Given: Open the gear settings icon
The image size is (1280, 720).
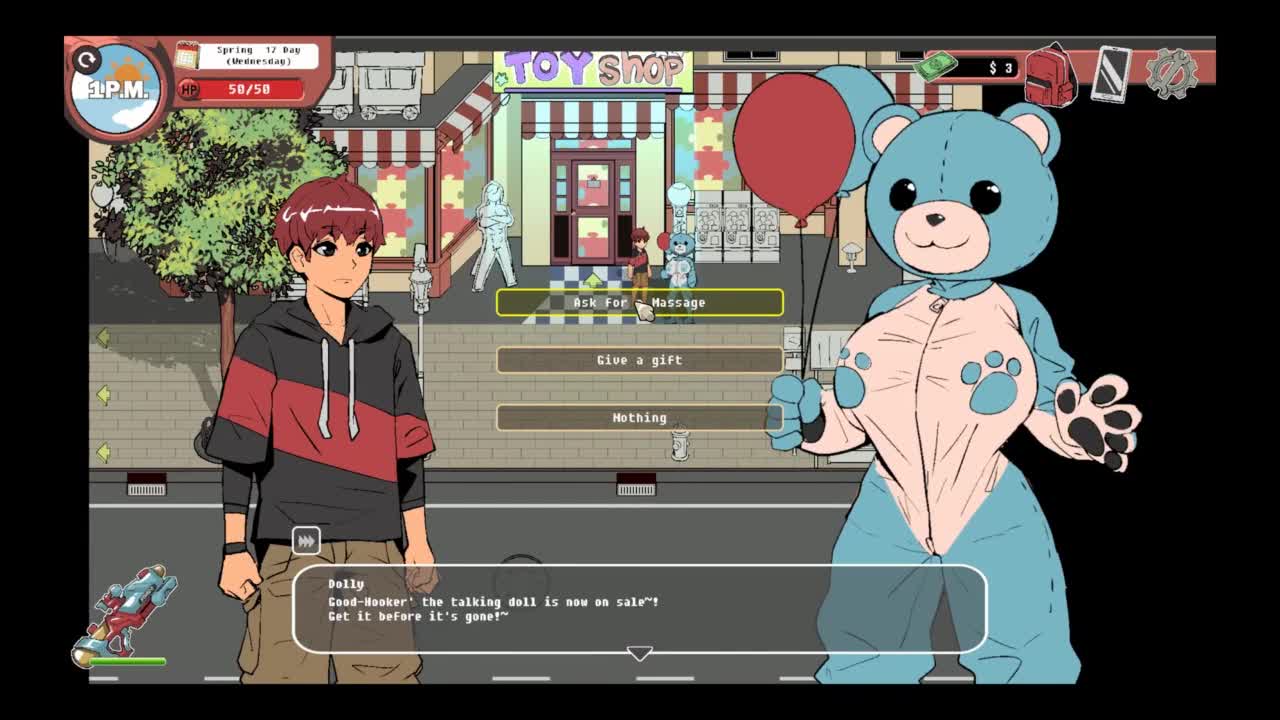Looking at the screenshot, I should coord(1171,73).
